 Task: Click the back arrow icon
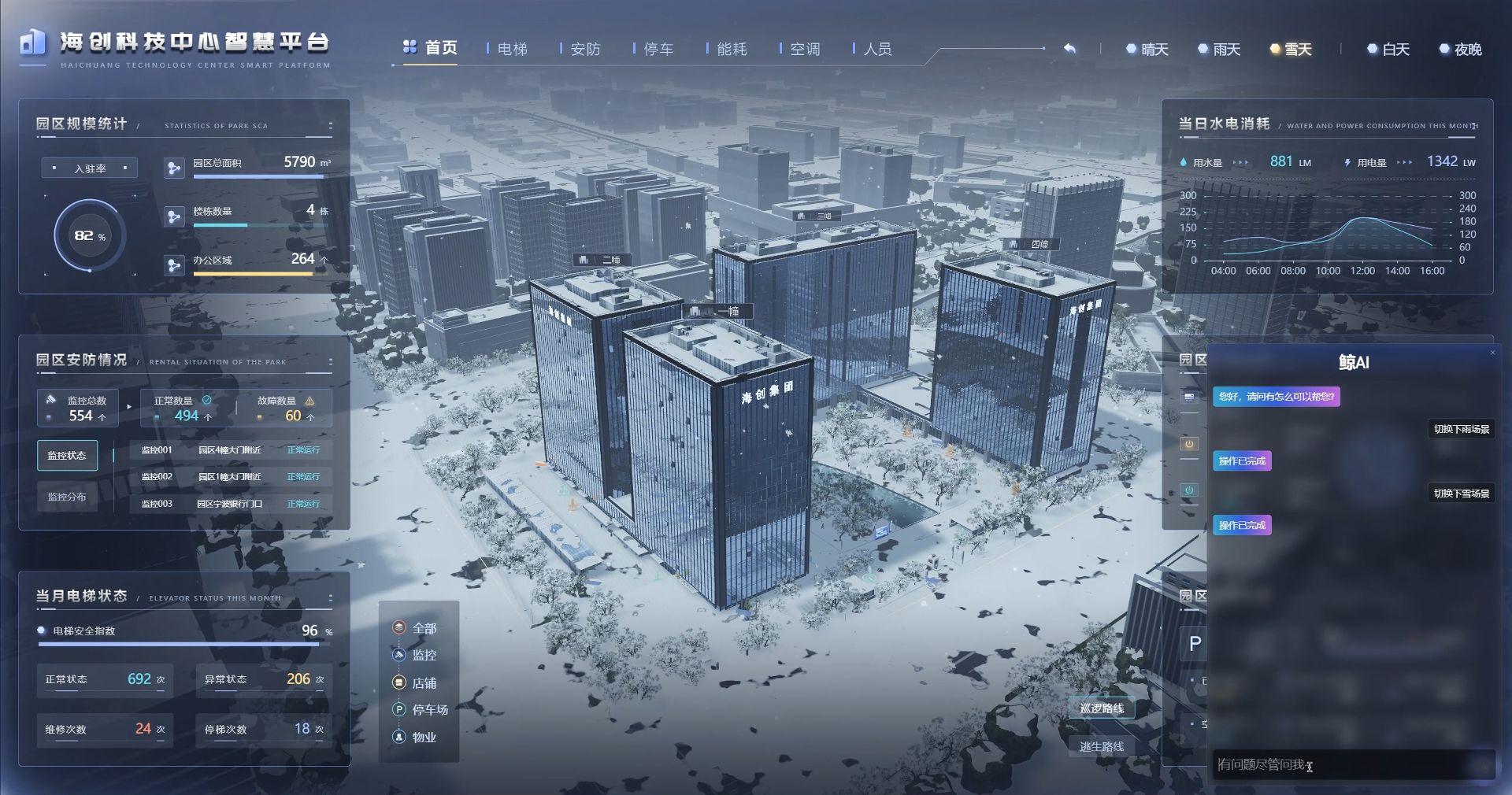pos(1069,49)
